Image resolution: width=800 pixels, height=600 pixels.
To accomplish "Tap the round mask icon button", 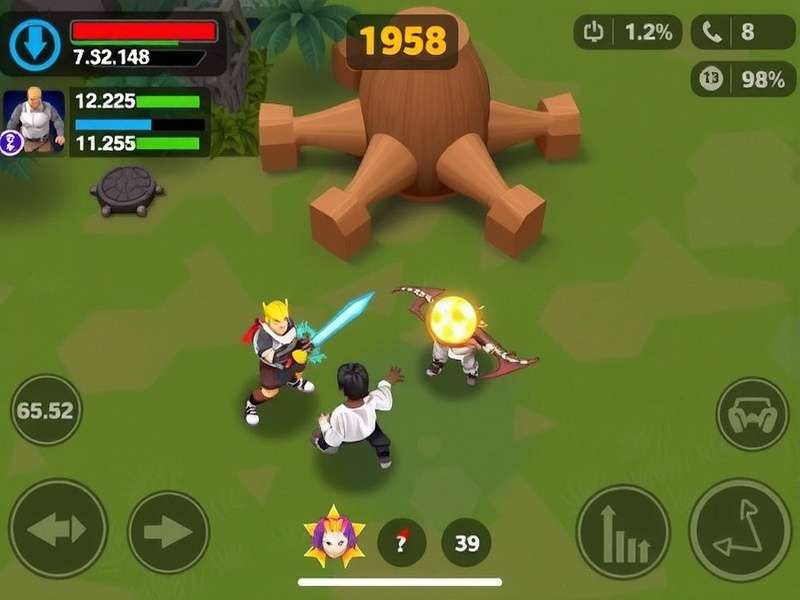I will 752,413.
